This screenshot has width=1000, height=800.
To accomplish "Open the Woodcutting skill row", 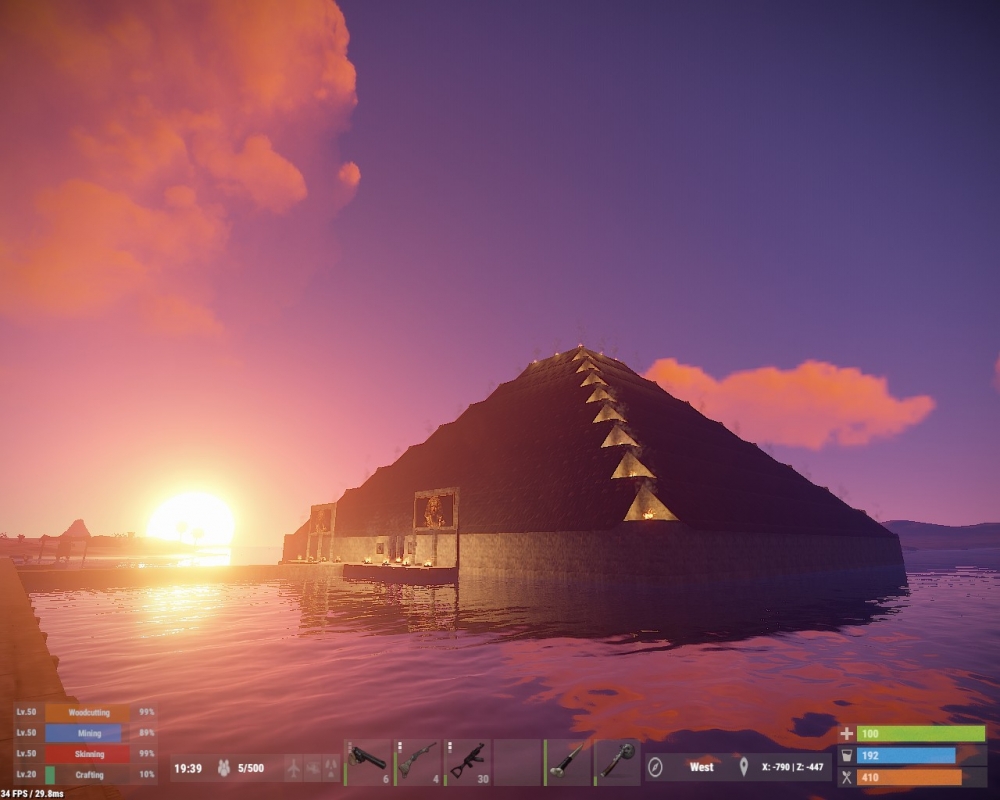I will 86,713.
